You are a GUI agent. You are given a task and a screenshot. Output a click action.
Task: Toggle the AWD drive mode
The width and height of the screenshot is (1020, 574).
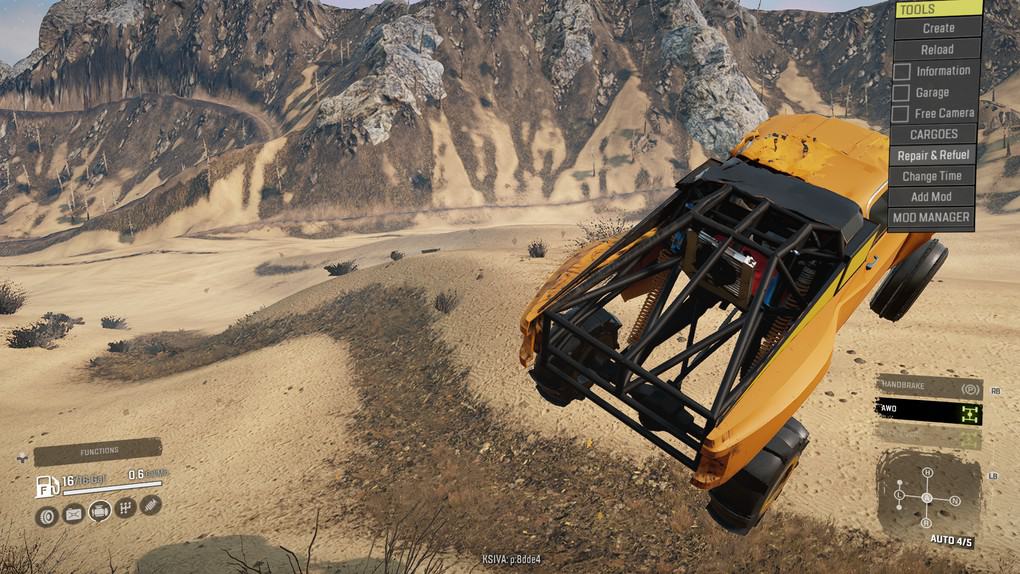coord(928,410)
